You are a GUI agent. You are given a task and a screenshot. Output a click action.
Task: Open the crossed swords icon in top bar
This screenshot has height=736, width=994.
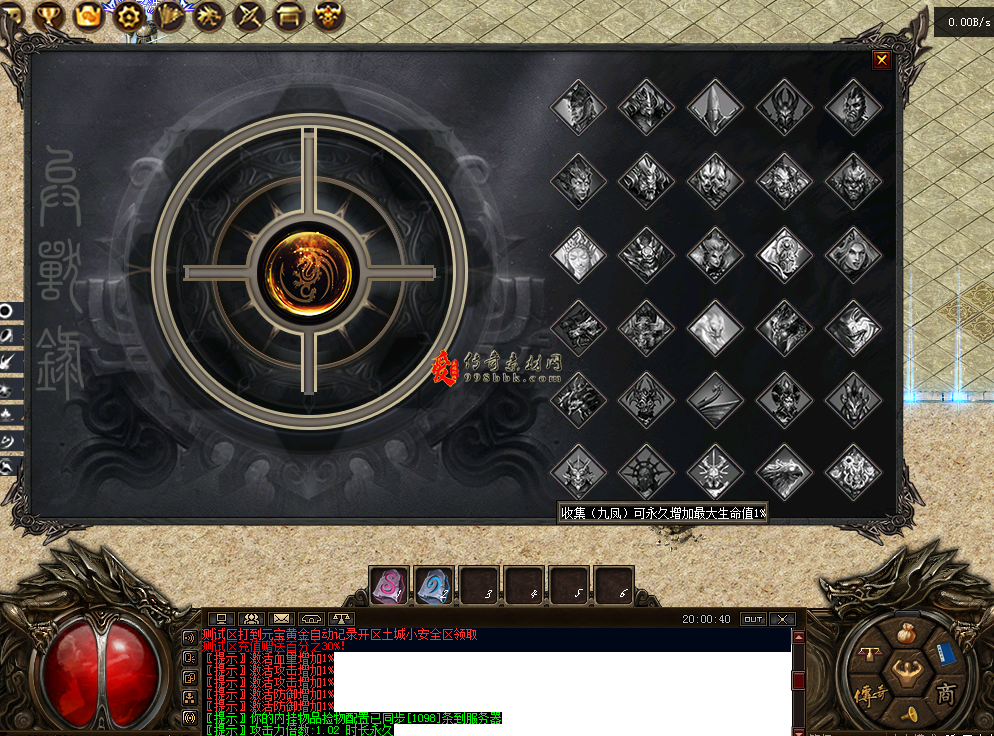pyautogui.click(x=249, y=15)
